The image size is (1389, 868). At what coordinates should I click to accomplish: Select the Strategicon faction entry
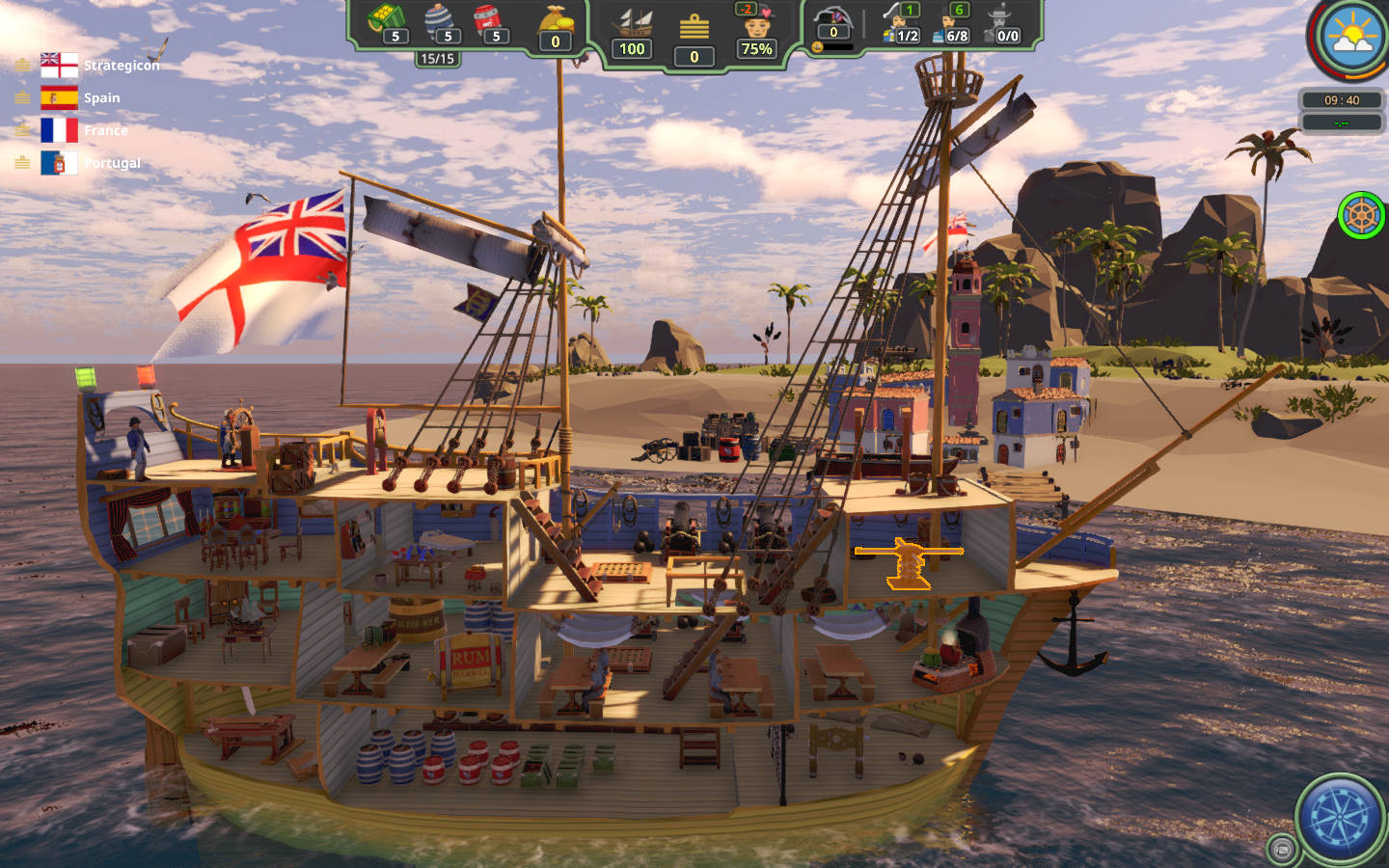pos(100,66)
